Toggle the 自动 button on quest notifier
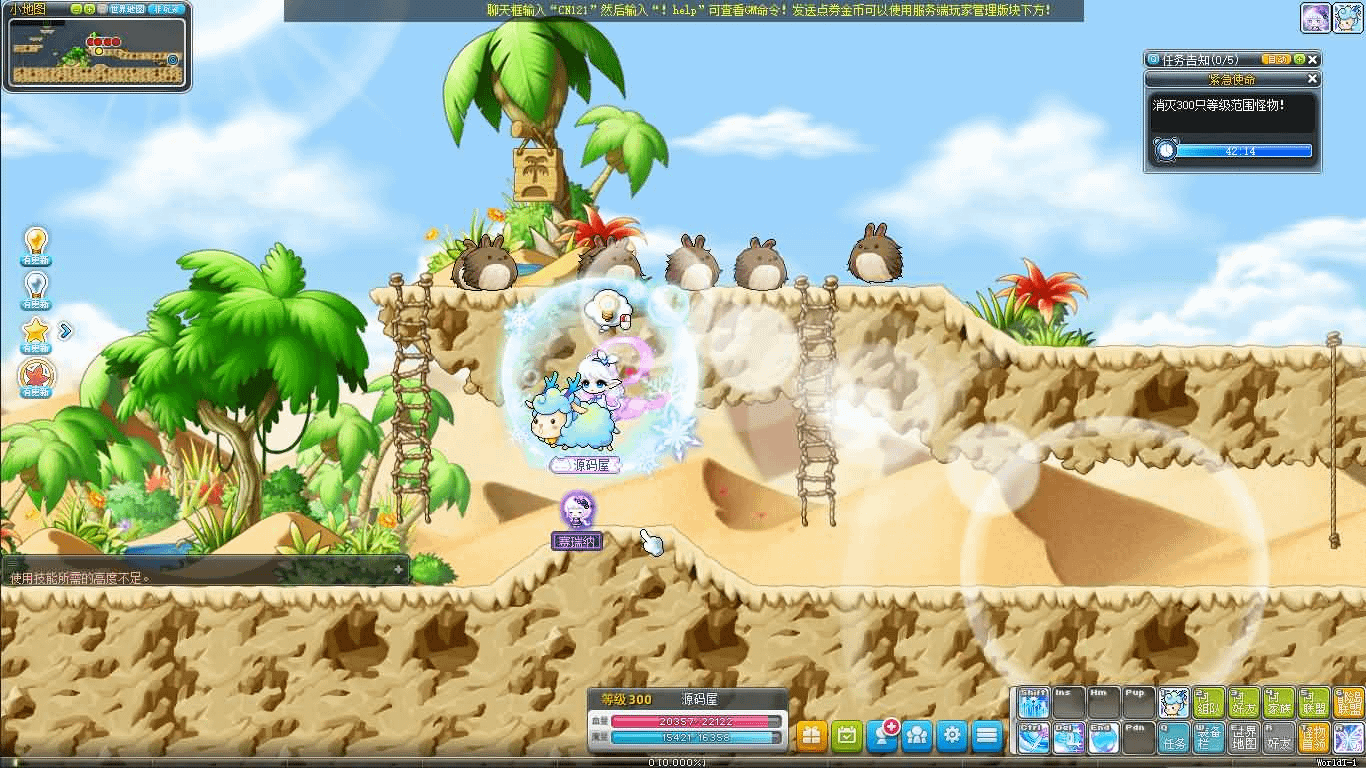Screen dimensions: 1366x768 pos(1276,60)
